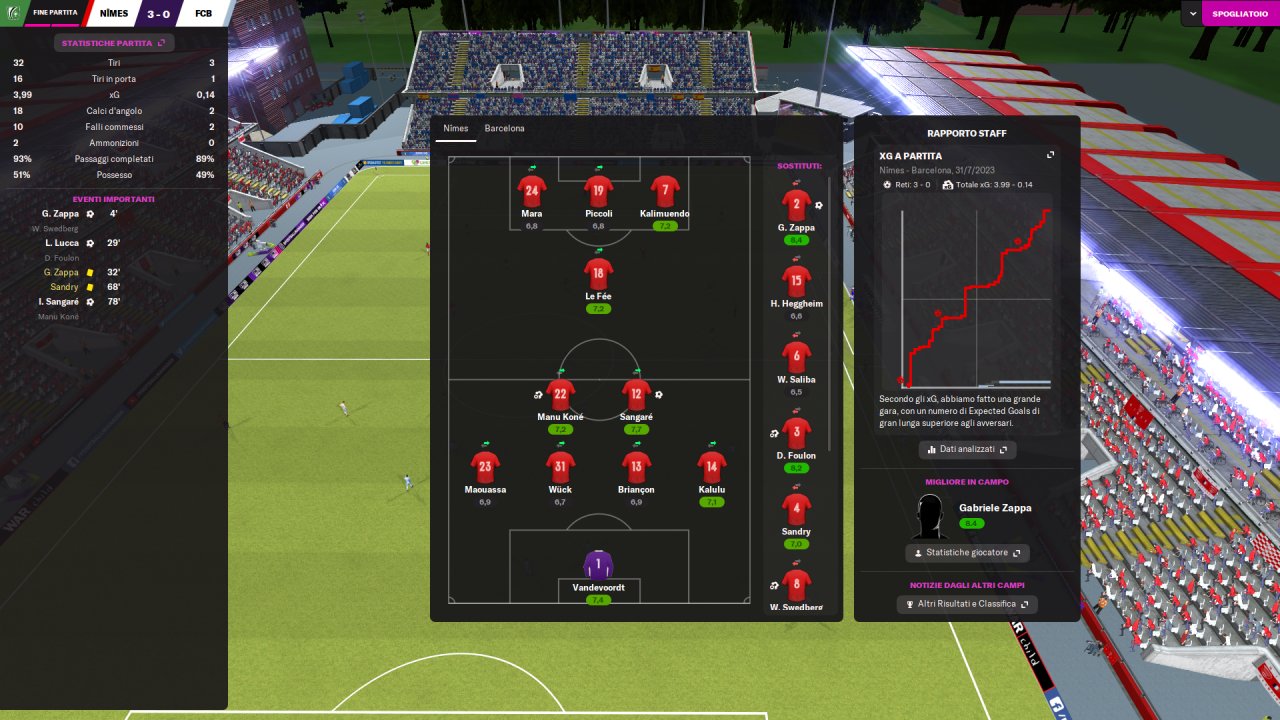This screenshot has height=720, width=1280.
Task: Choose Sangaré's number 12 shirt
Action: 637,394
